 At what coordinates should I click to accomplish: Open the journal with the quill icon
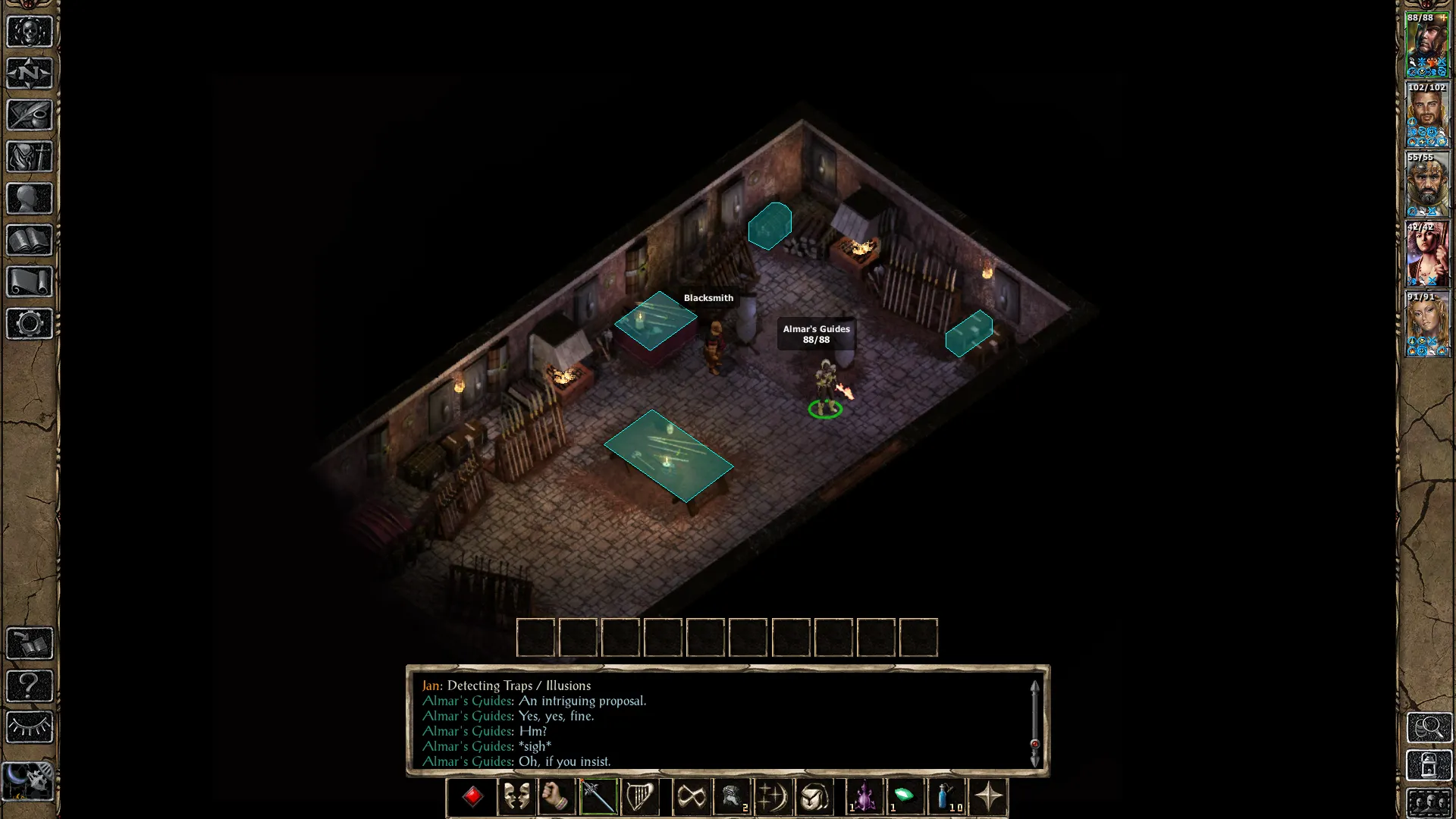click(x=30, y=115)
